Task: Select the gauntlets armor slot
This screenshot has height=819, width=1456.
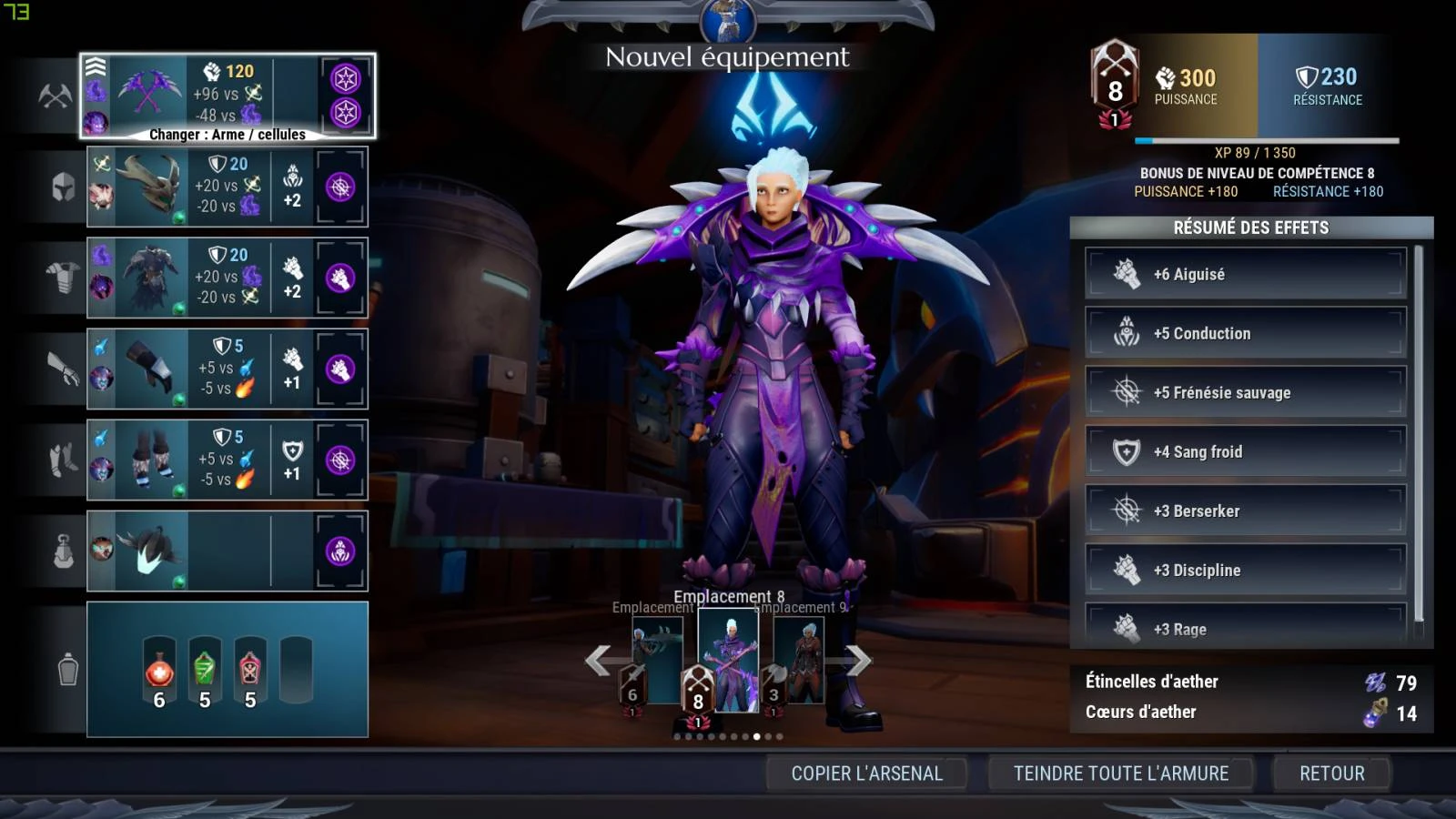Action: point(227,369)
